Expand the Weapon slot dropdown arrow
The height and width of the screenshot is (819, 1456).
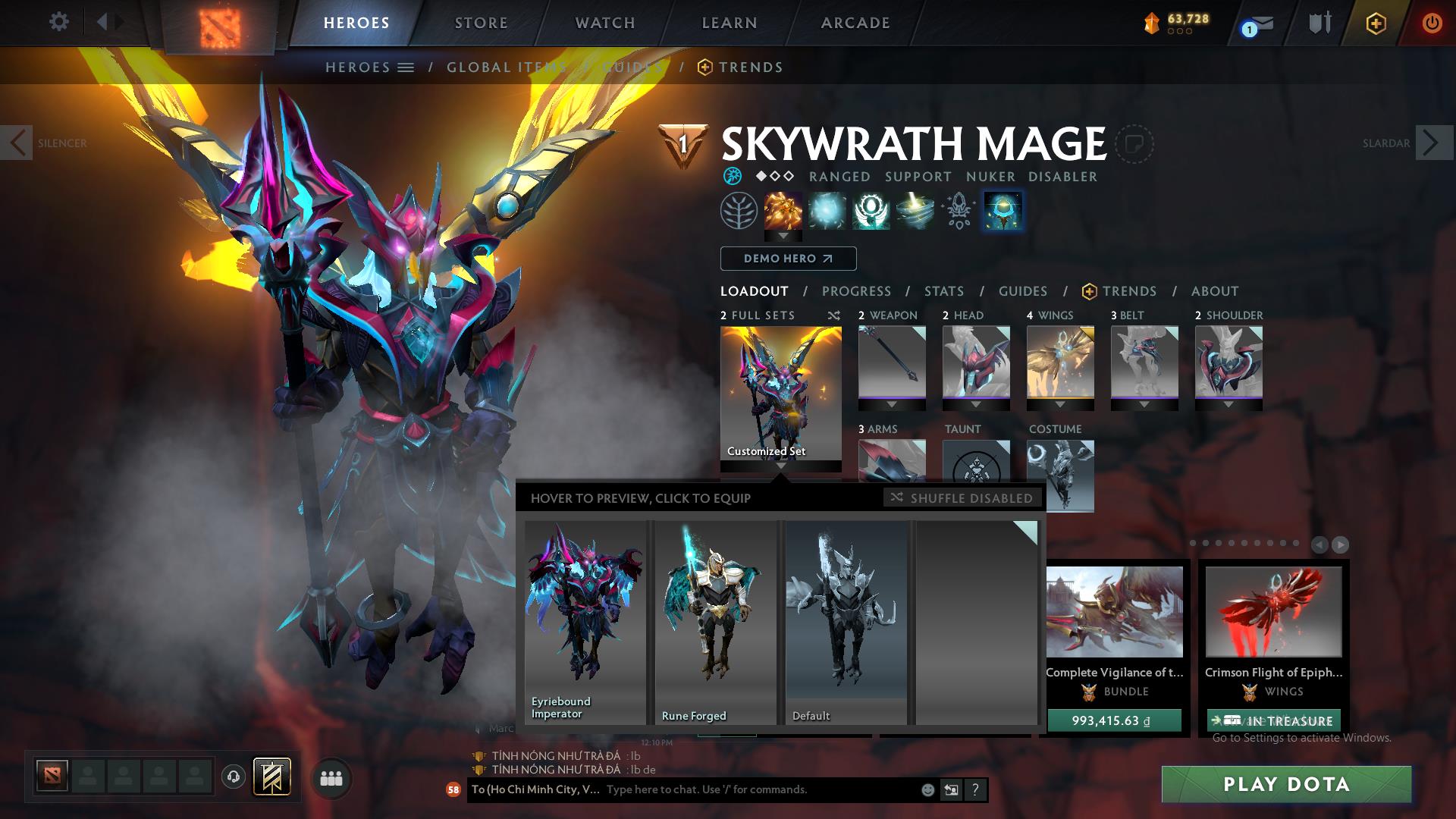coord(891,405)
